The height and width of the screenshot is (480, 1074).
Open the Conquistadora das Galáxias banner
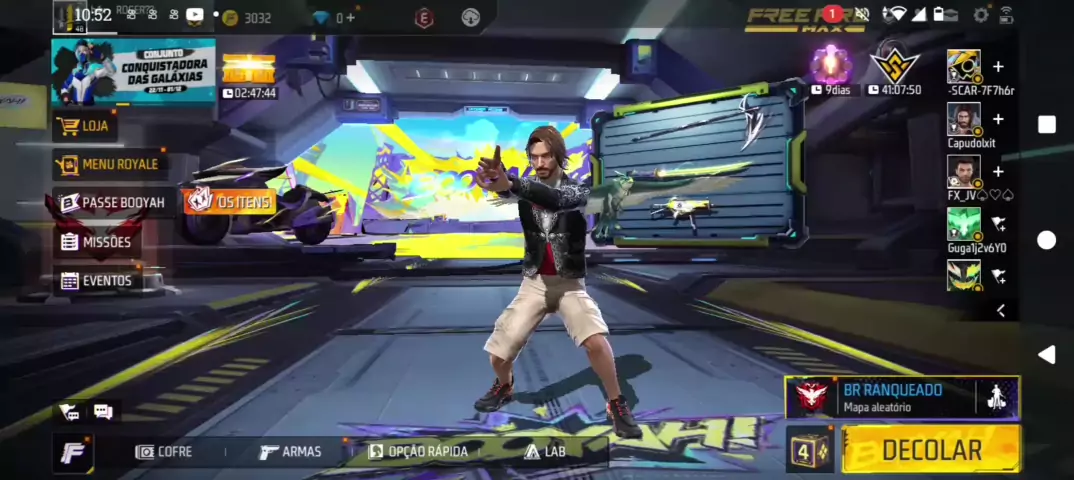133,72
